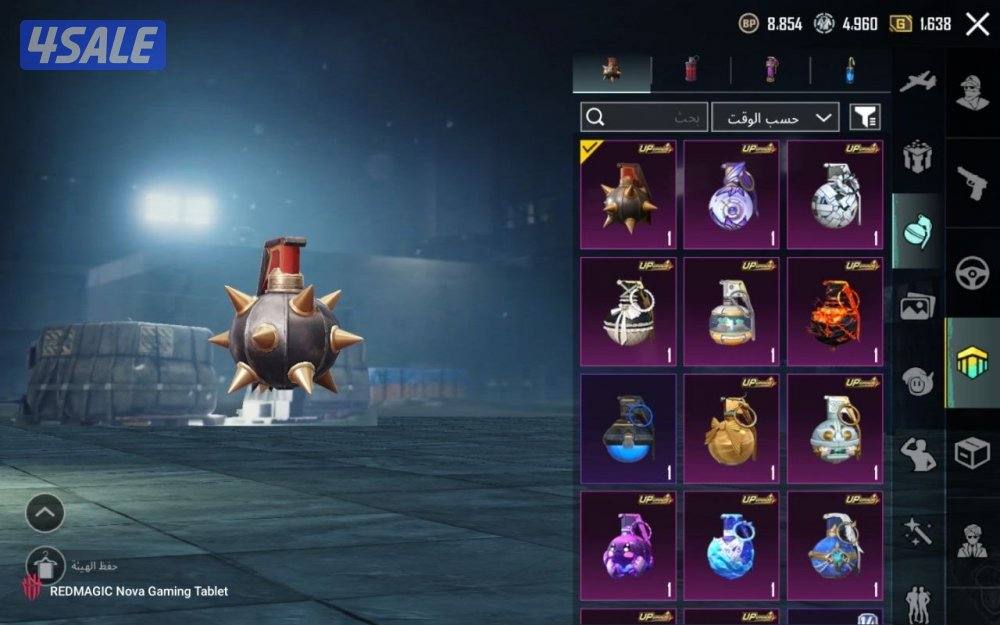This screenshot has height=625, width=1000.
Task: Close the inventory with the X button
Action: coord(977,24)
